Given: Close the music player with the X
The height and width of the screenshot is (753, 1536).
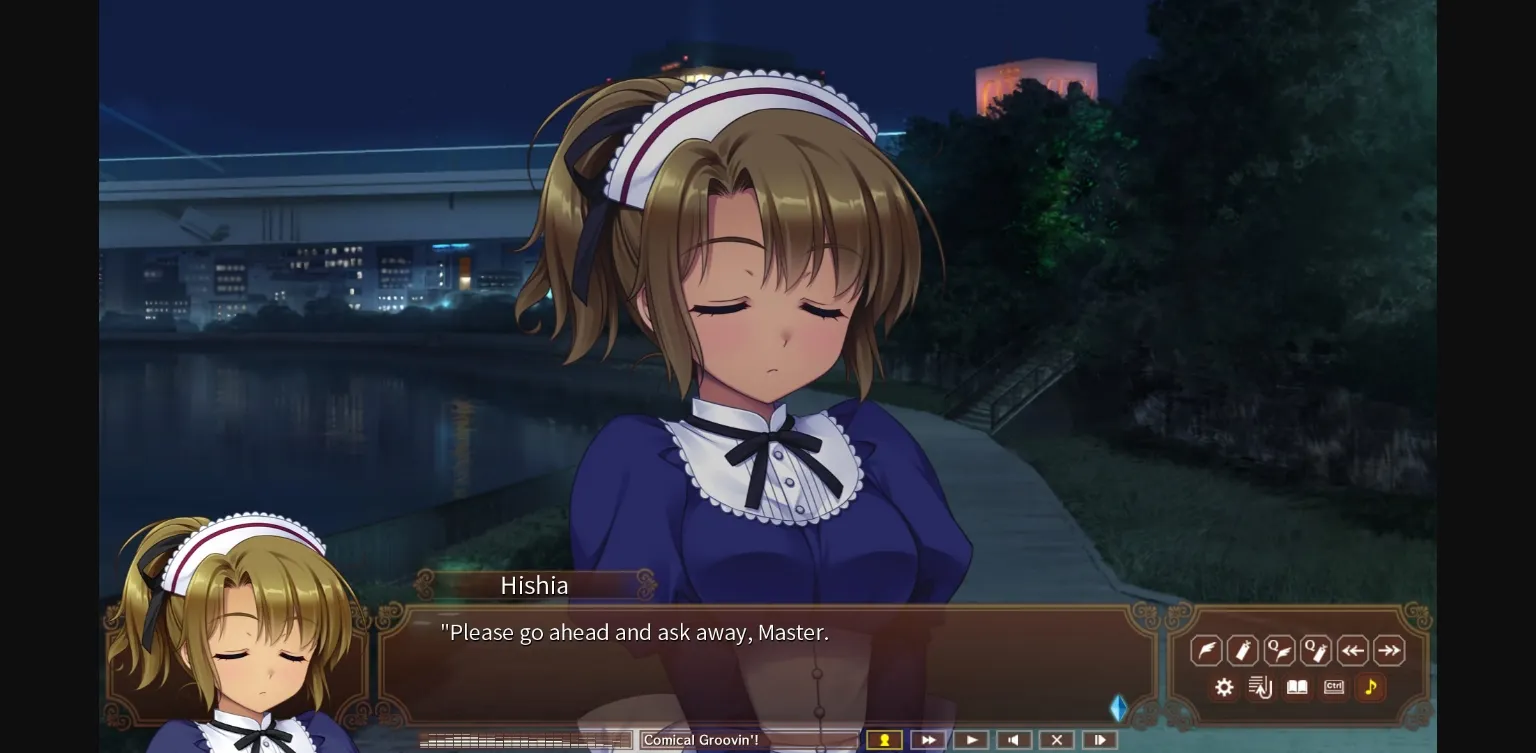Looking at the screenshot, I should coord(1057,740).
